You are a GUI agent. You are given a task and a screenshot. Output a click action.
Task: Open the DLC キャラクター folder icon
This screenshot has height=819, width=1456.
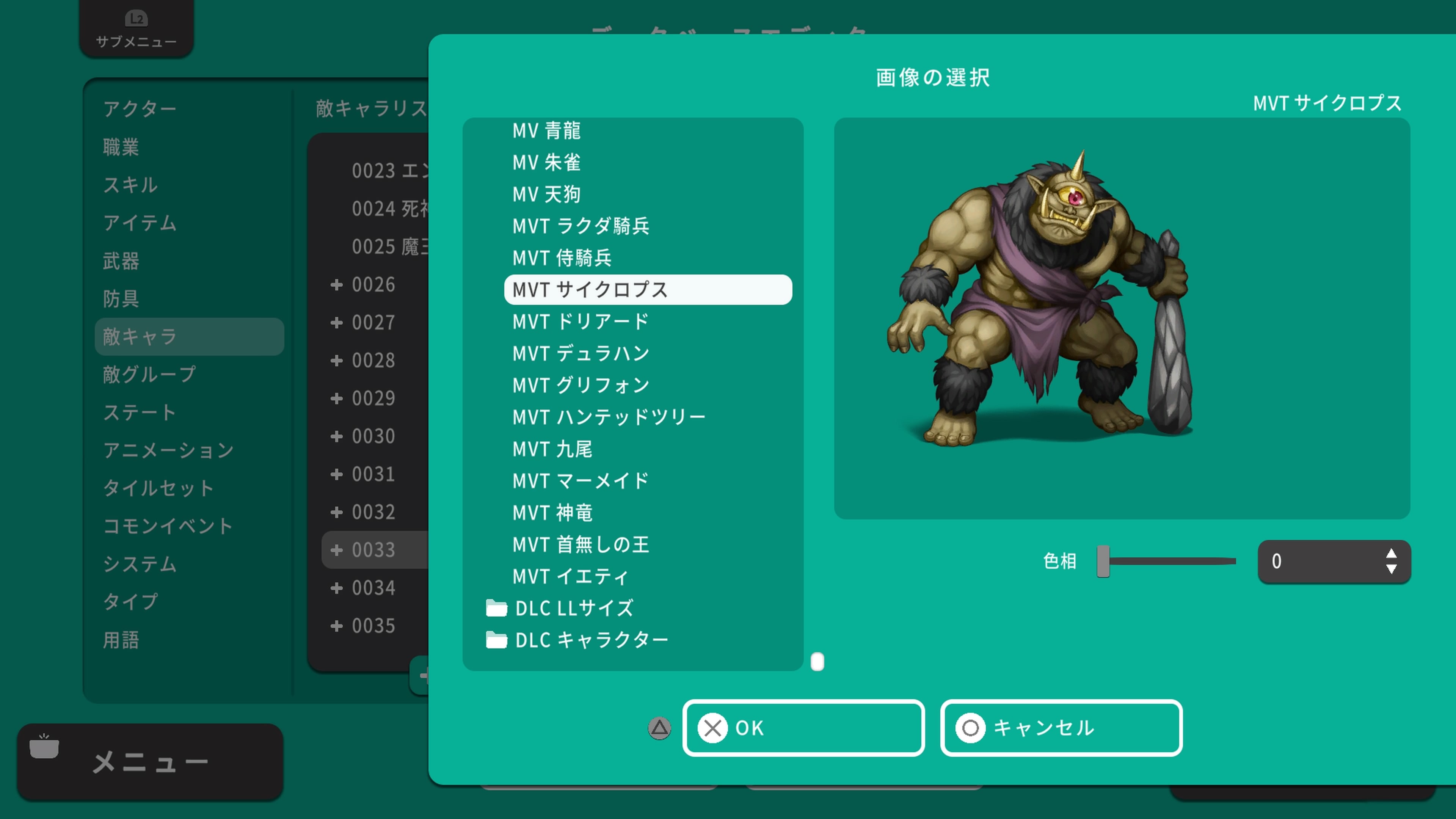pos(496,640)
